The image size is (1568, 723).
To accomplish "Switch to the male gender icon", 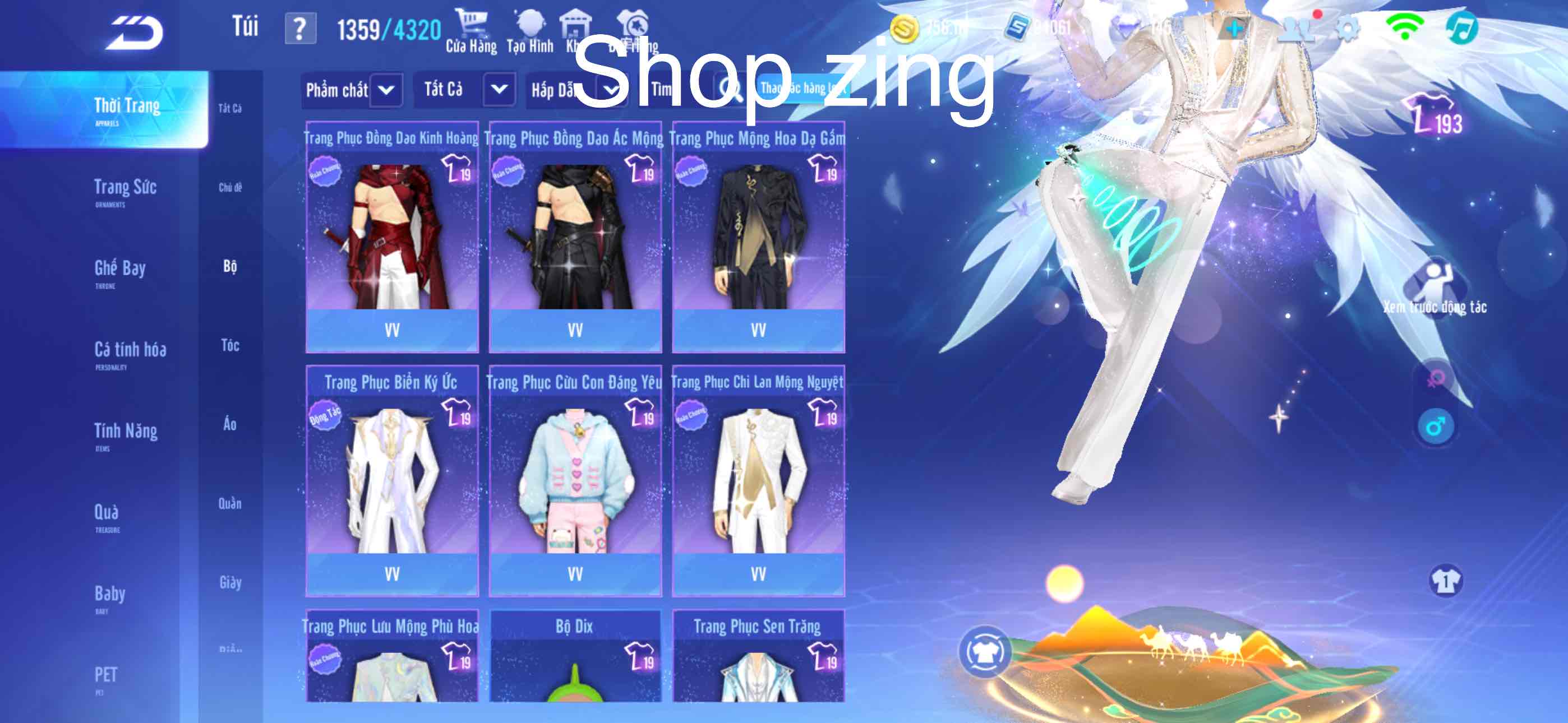I will pos(1435,427).
